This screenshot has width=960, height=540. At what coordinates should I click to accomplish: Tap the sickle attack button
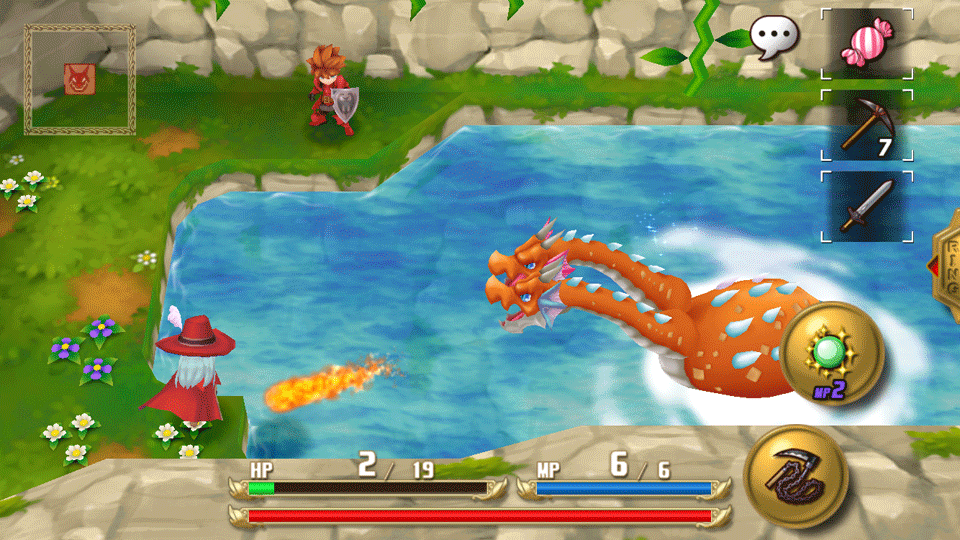(797, 475)
